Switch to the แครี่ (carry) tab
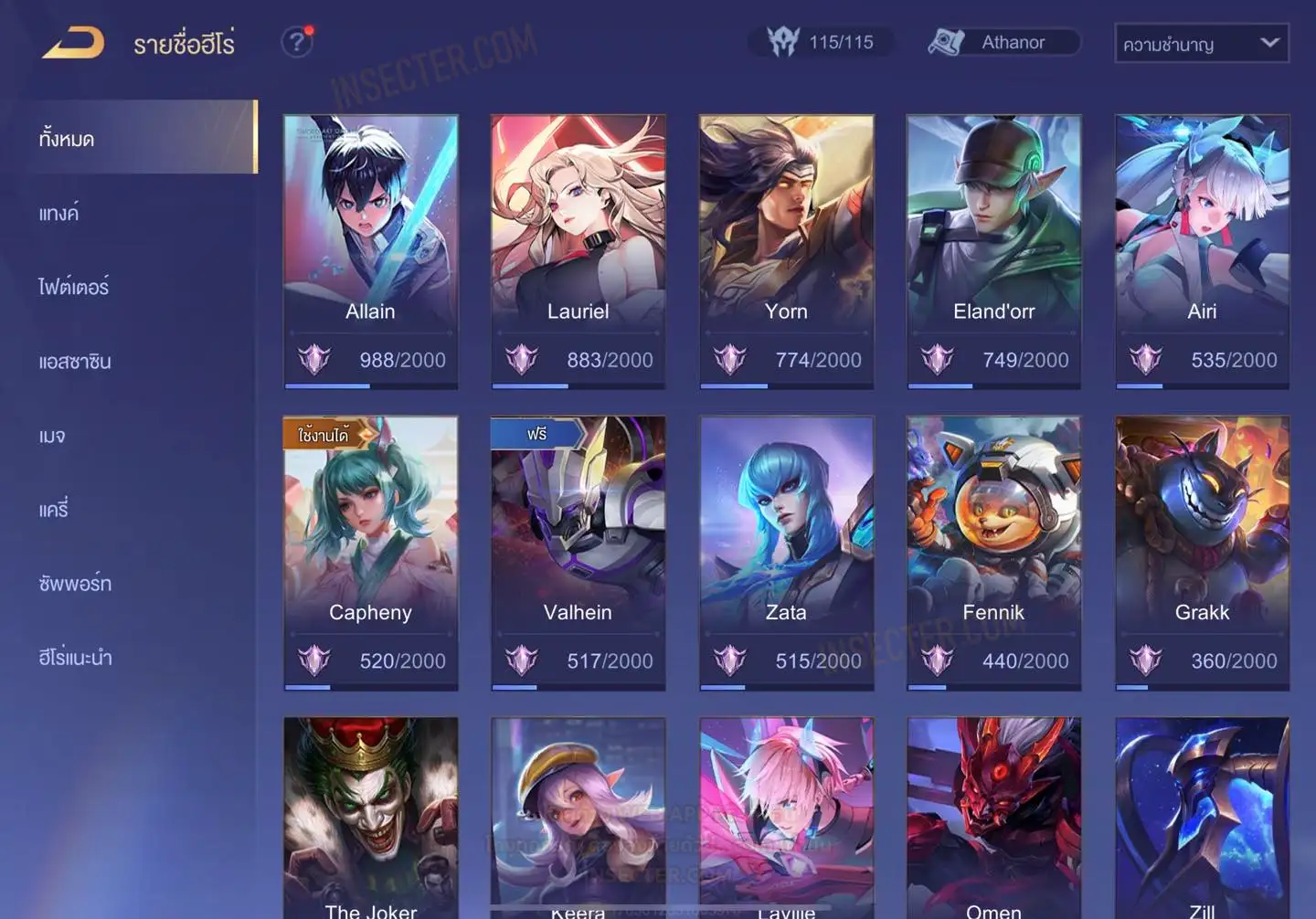This screenshot has height=919, width=1316. click(54, 510)
